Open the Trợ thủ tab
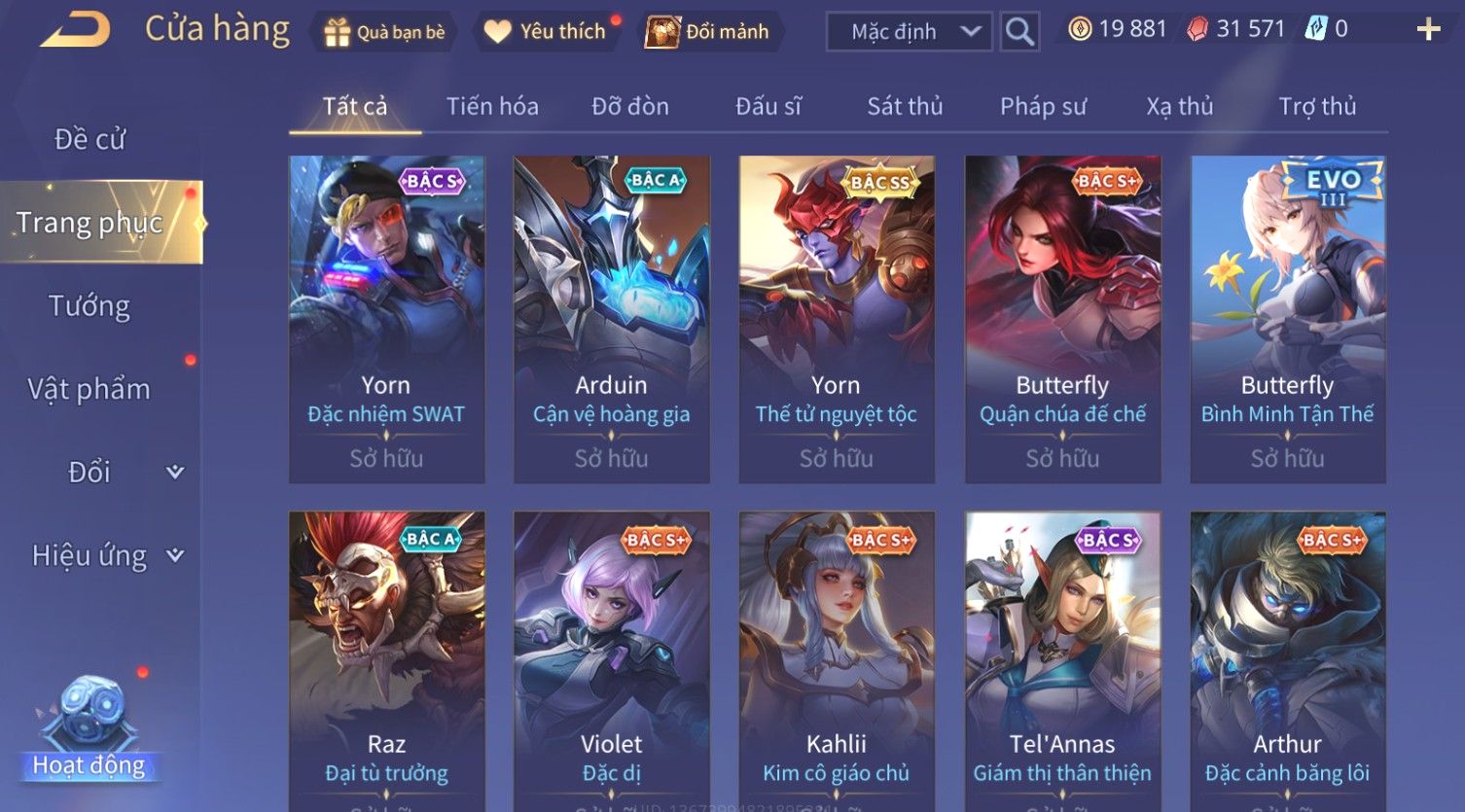1465x812 pixels. pos(1317,106)
